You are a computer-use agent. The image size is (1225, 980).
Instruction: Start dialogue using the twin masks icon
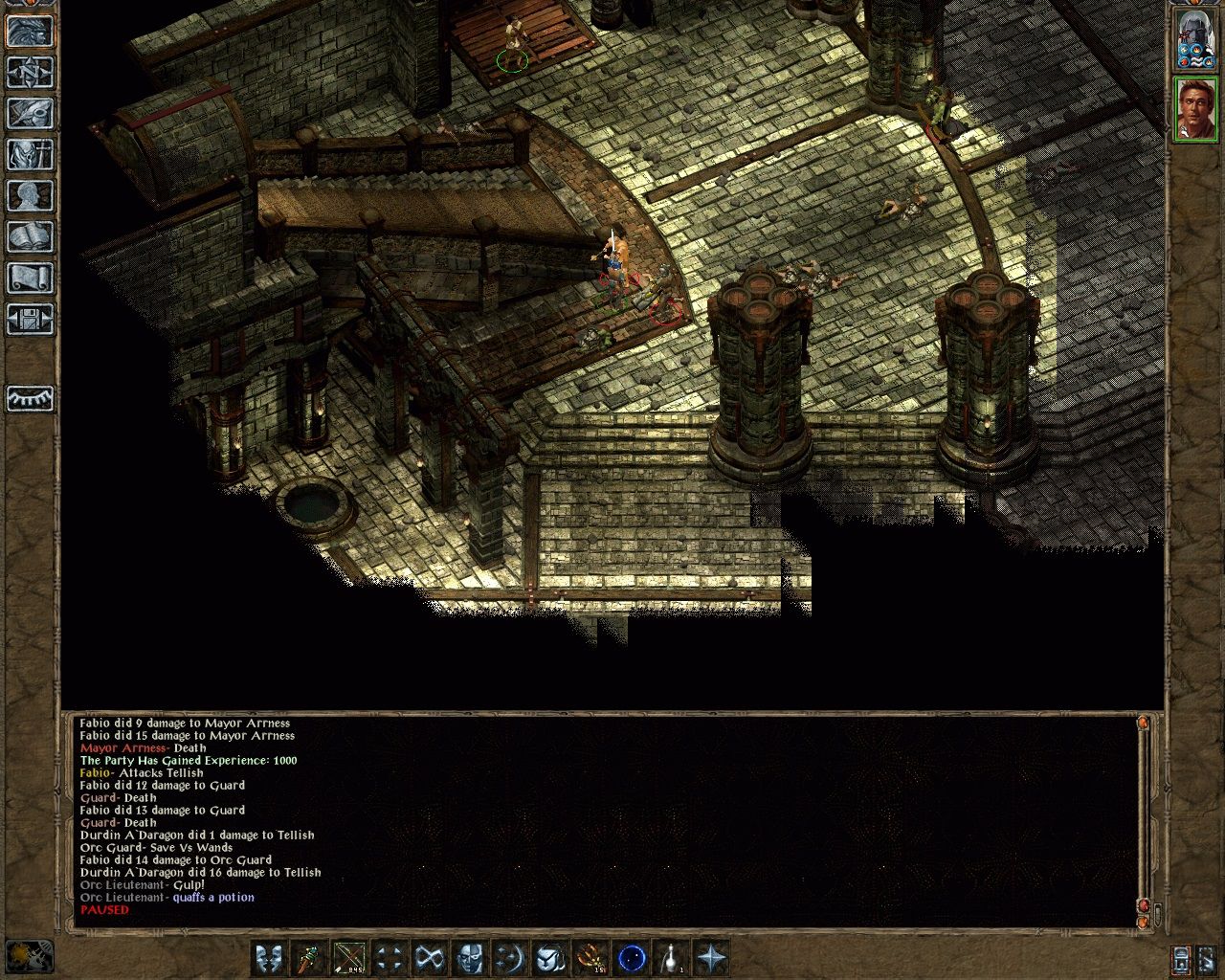[269, 955]
